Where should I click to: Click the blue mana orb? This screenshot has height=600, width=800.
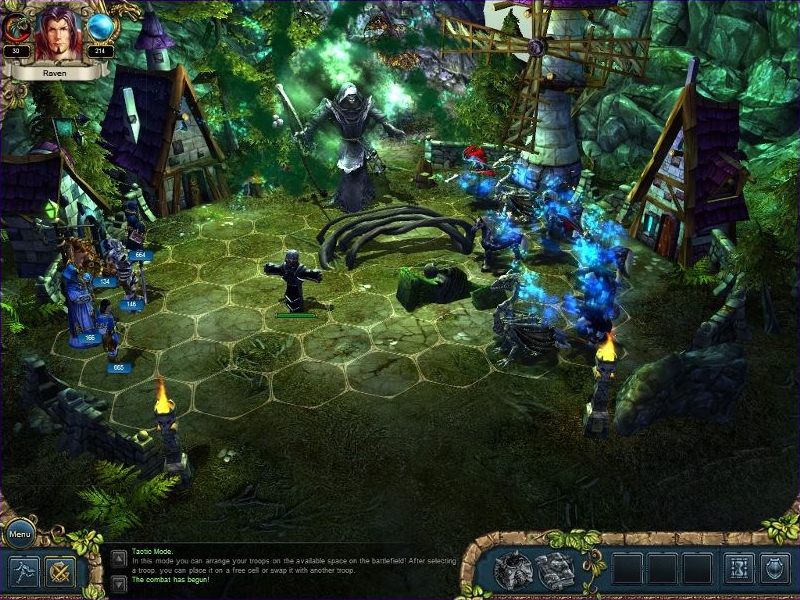102,26
